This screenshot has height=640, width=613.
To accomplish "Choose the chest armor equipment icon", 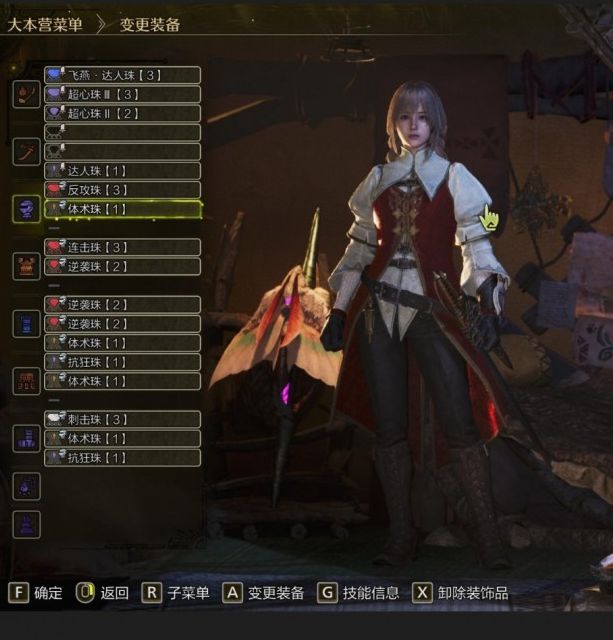I will coord(26,266).
